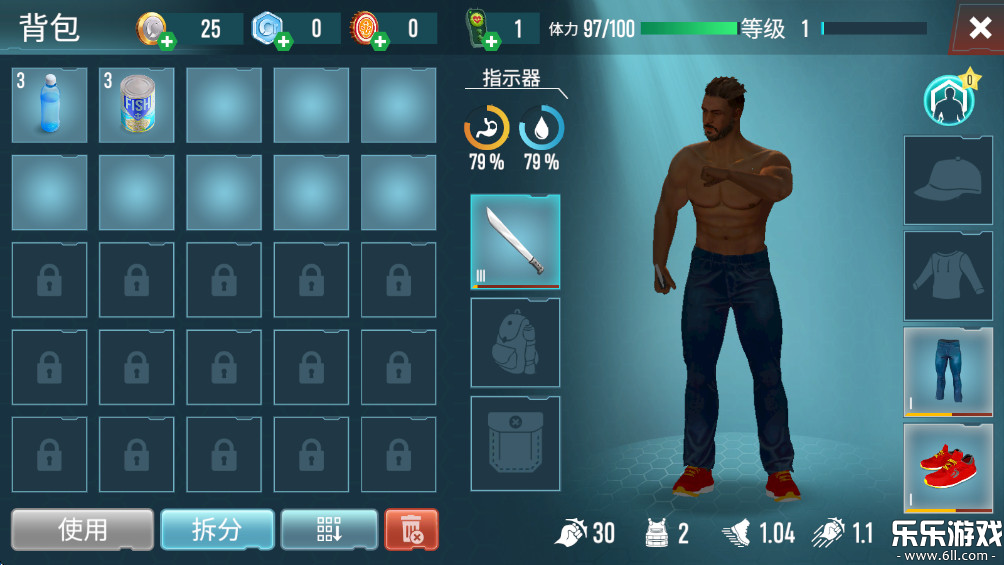1004x565 pixels.
Task: Select the equipped machete weapon slot
Action: (x=515, y=242)
